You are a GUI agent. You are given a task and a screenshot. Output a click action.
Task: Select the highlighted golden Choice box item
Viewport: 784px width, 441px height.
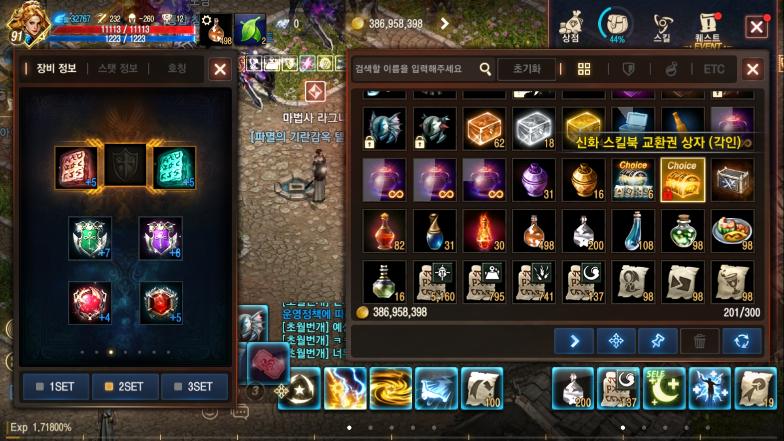683,179
